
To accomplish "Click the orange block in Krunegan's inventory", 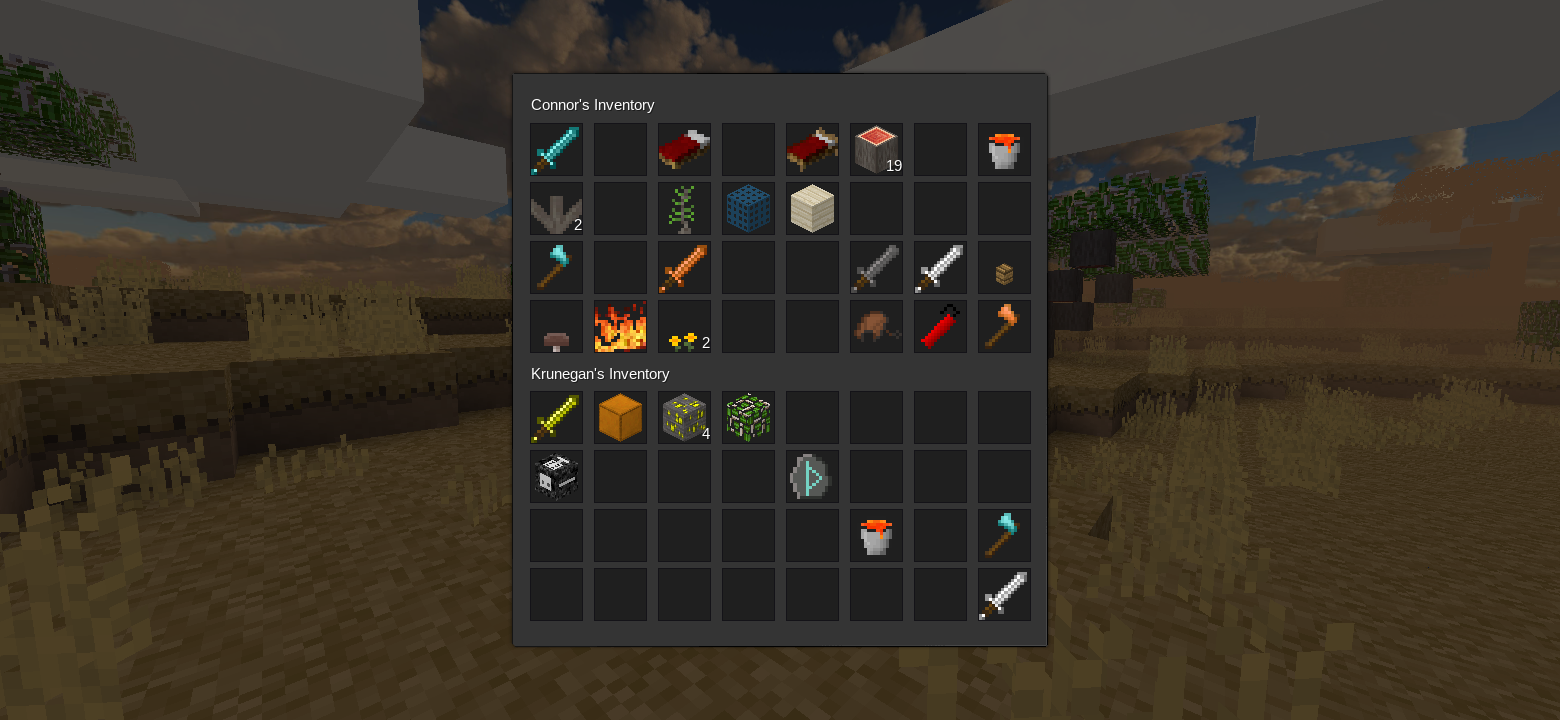I will (x=620, y=418).
